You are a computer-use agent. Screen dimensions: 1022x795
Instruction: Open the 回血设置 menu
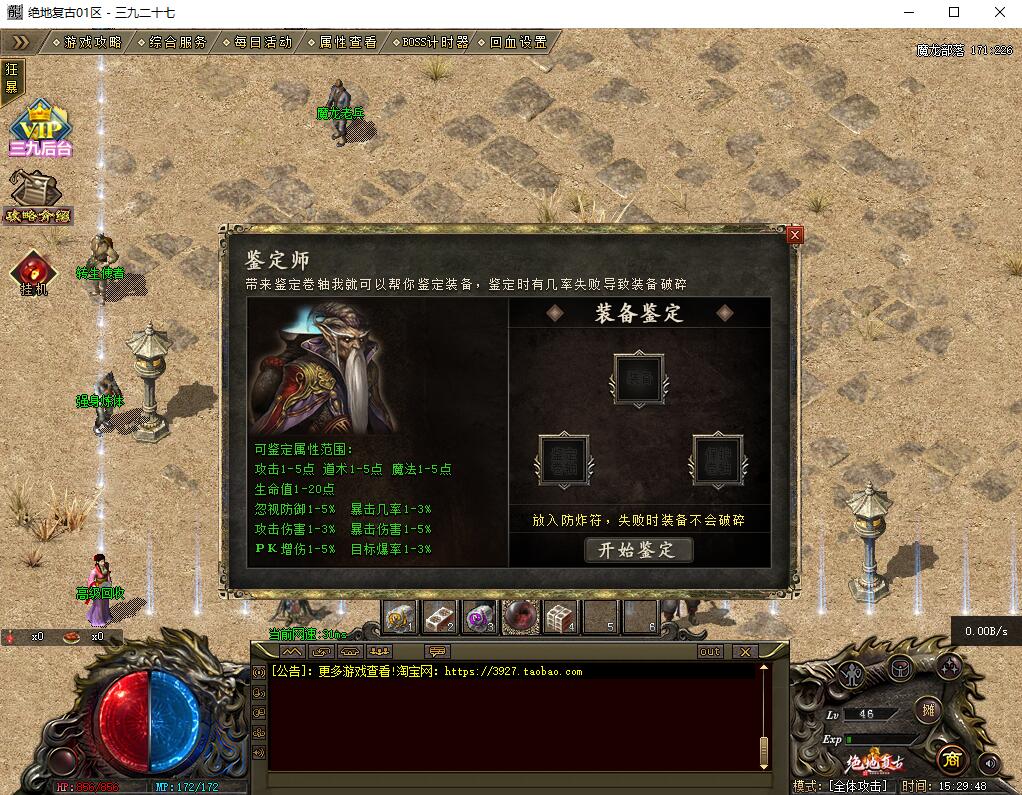pyautogui.click(x=518, y=42)
